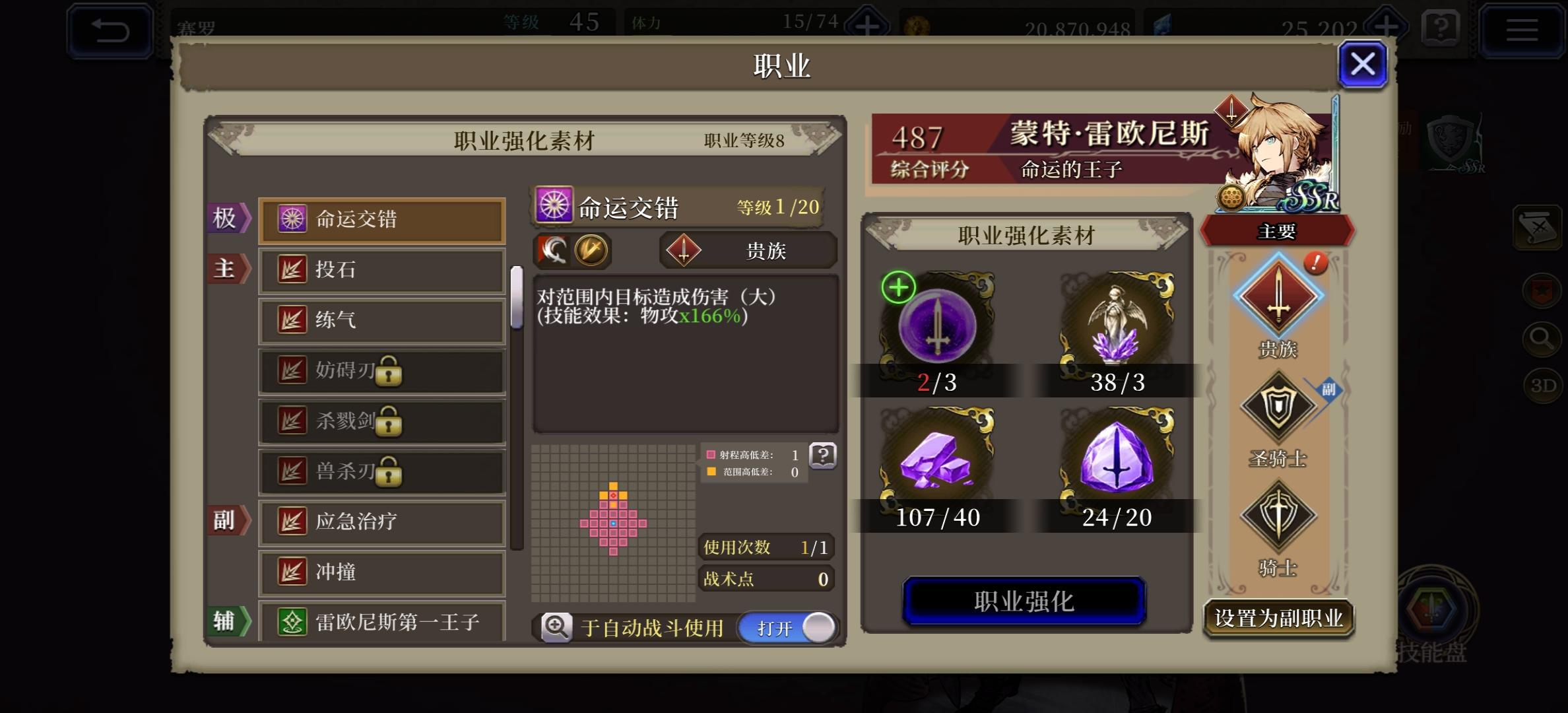Switch to the 主要 tab above class tree

pos(1278,231)
